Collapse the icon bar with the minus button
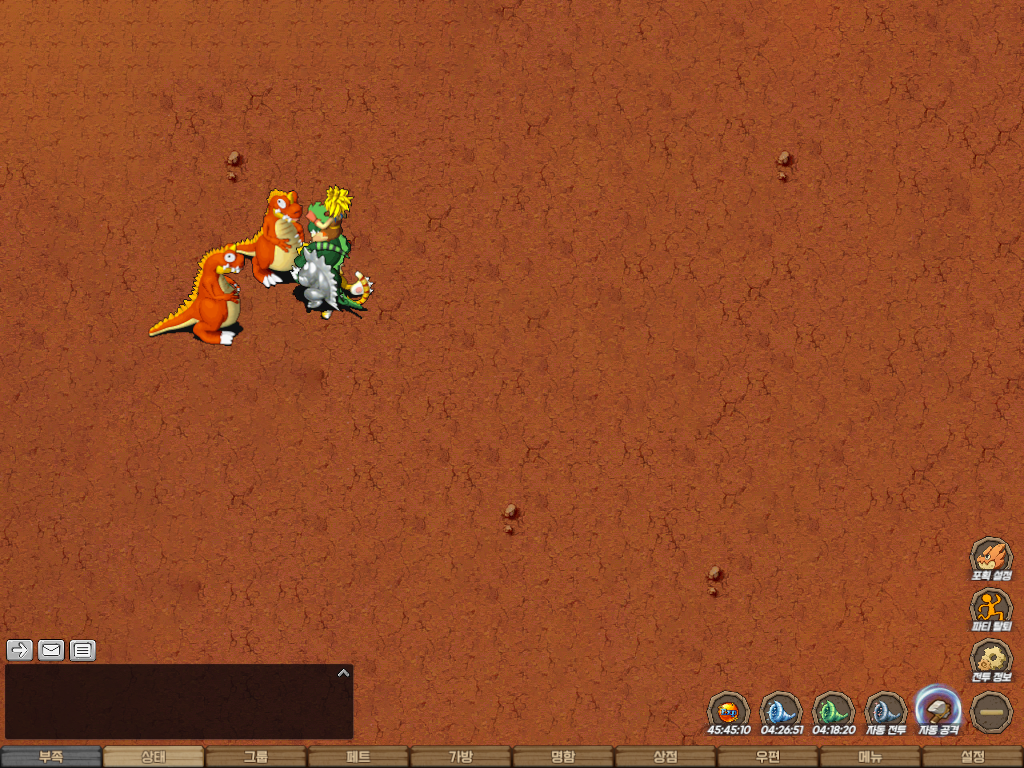The image size is (1024, 768). (991, 711)
